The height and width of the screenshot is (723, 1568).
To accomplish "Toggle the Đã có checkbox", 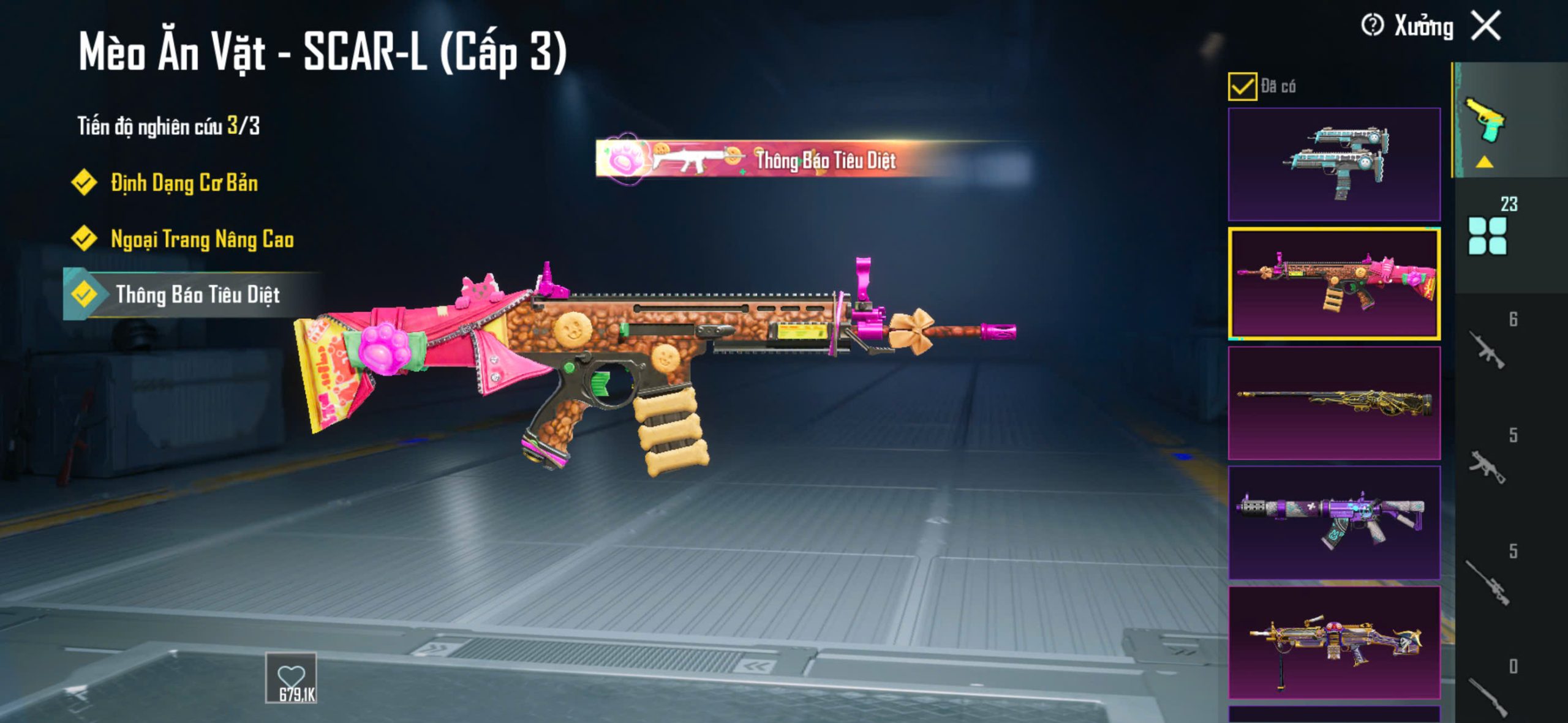I will tap(1242, 86).
